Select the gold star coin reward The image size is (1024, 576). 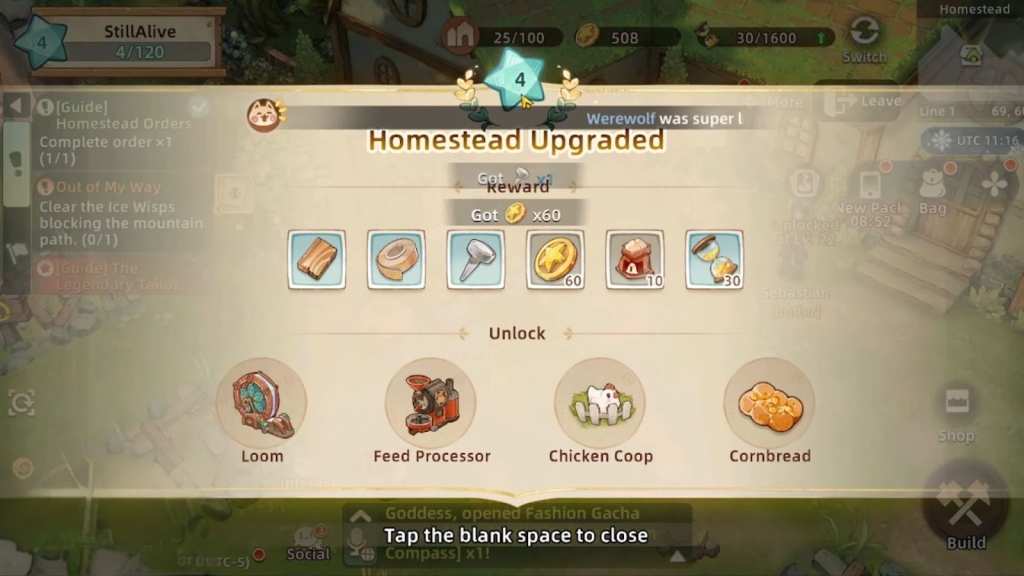[555, 260]
